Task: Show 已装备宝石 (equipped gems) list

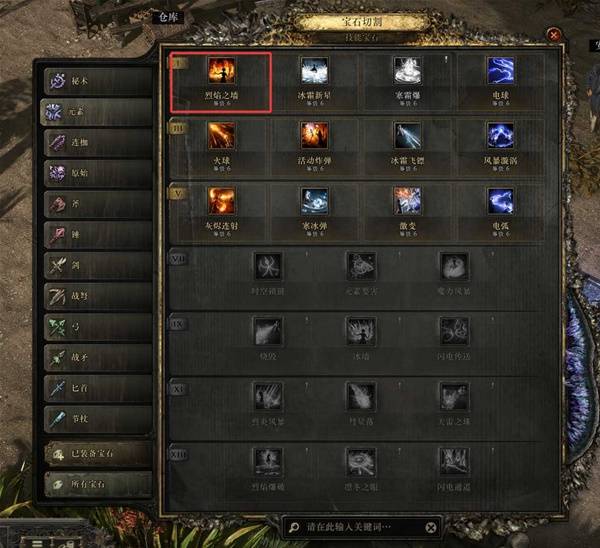Action: coord(95,453)
